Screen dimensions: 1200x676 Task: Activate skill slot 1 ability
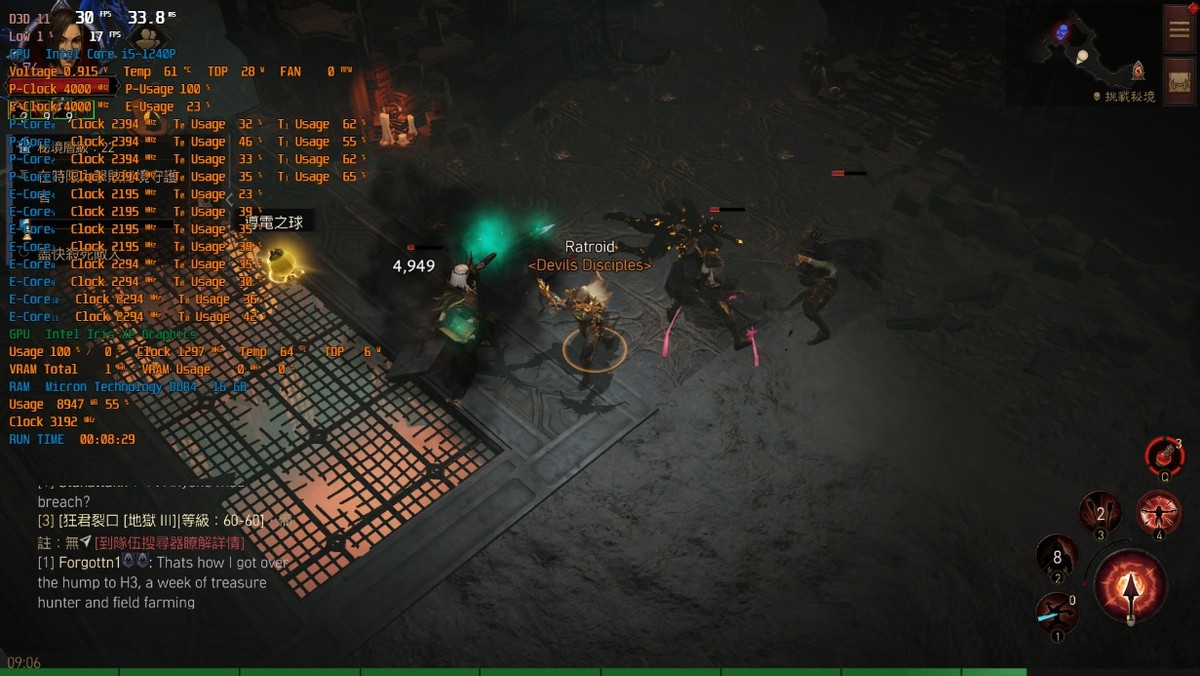click(x=1056, y=612)
